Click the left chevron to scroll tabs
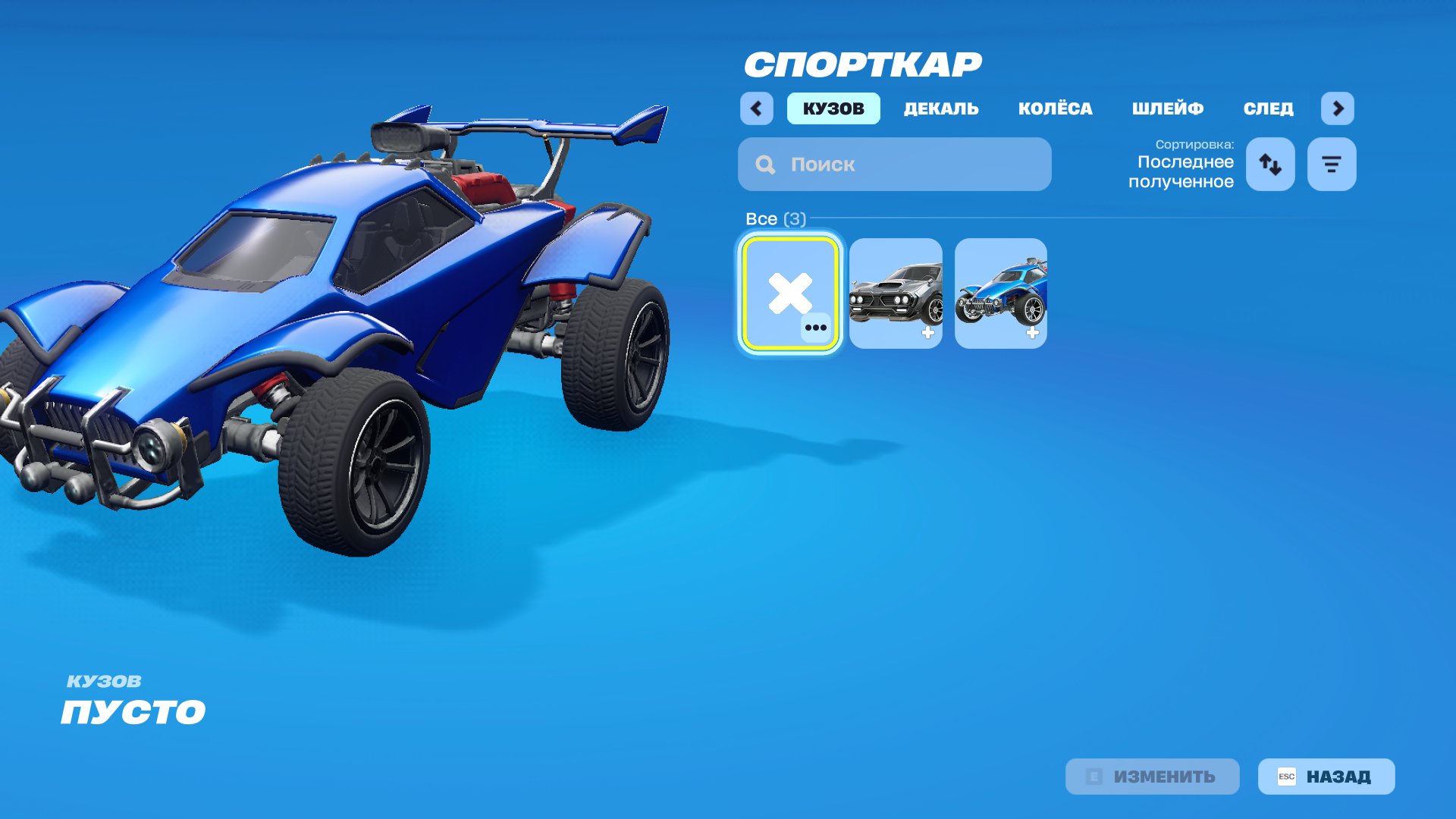Screen dimensions: 1456x819 point(755,108)
